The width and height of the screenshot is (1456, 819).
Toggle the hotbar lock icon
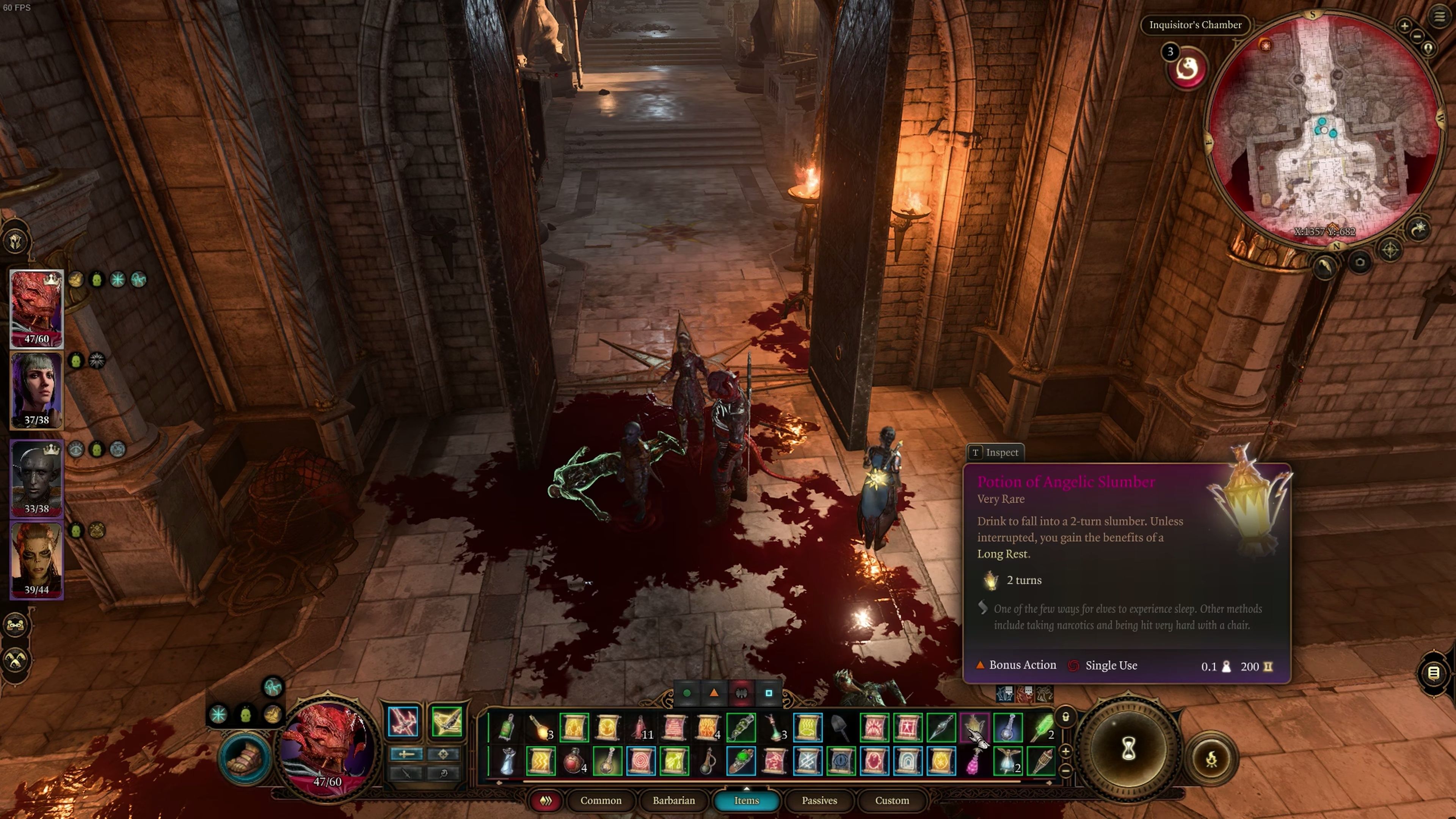[1065, 717]
